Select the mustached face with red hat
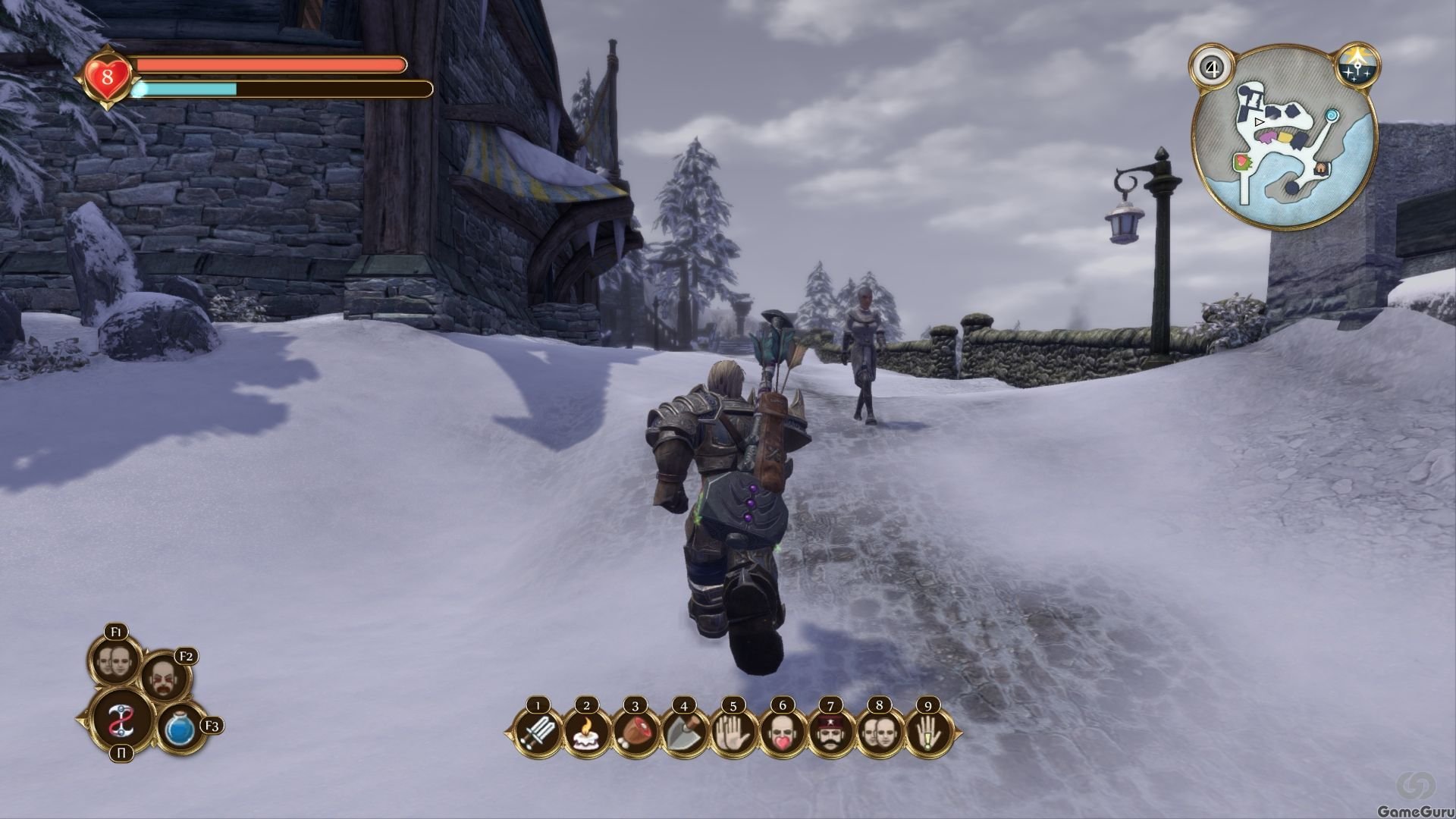The width and height of the screenshot is (1456, 819). coord(830,734)
